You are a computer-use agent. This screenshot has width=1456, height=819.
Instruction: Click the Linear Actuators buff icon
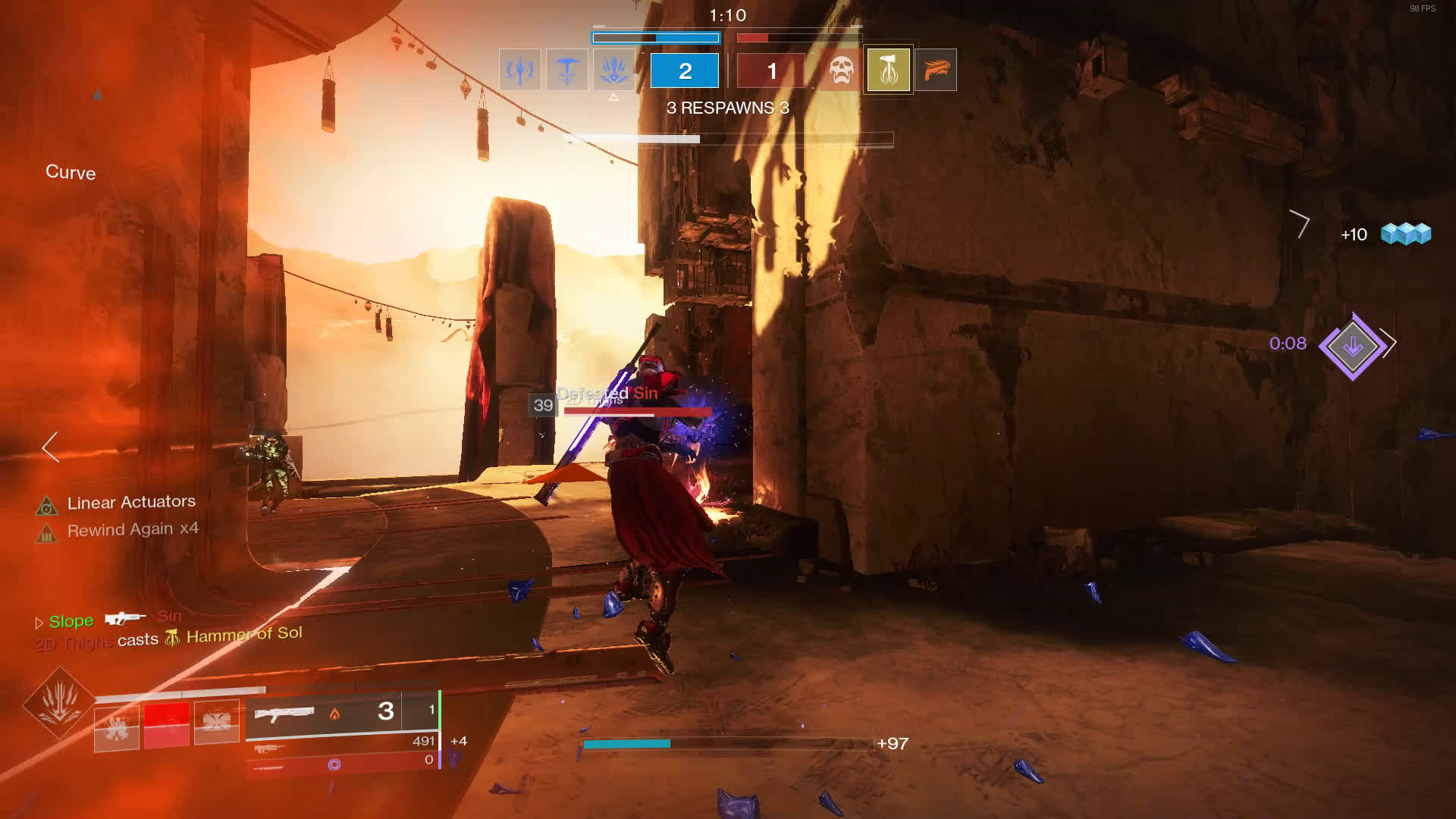(x=47, y=506)
